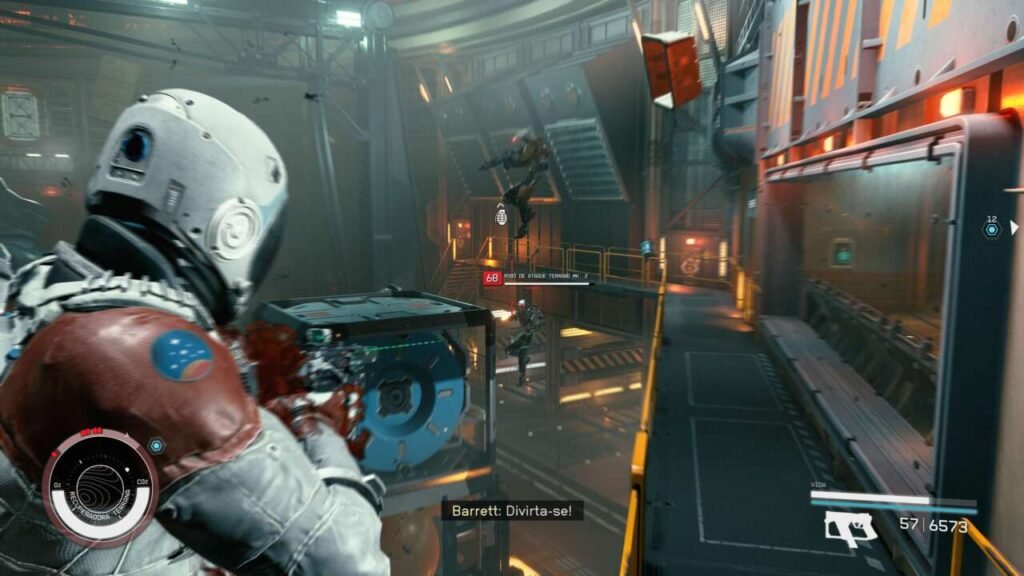
Task: Click the small hexagon icon beside compass
Action: pyautogui.click(x=156, y=445)
